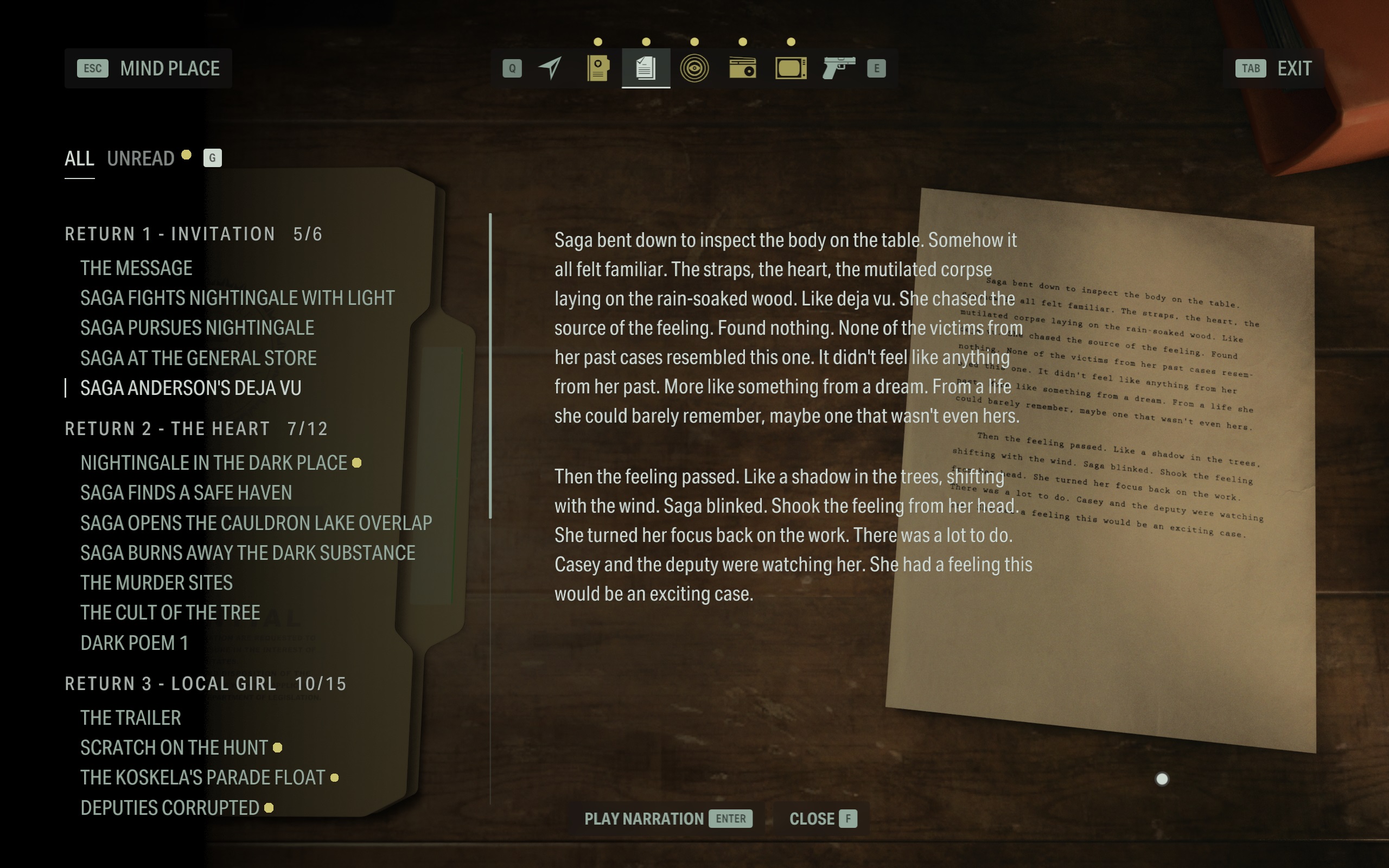This screenshot has height=868, width=1389.
Task: Exit the Mind Place menu
Action: [1273, 68]
